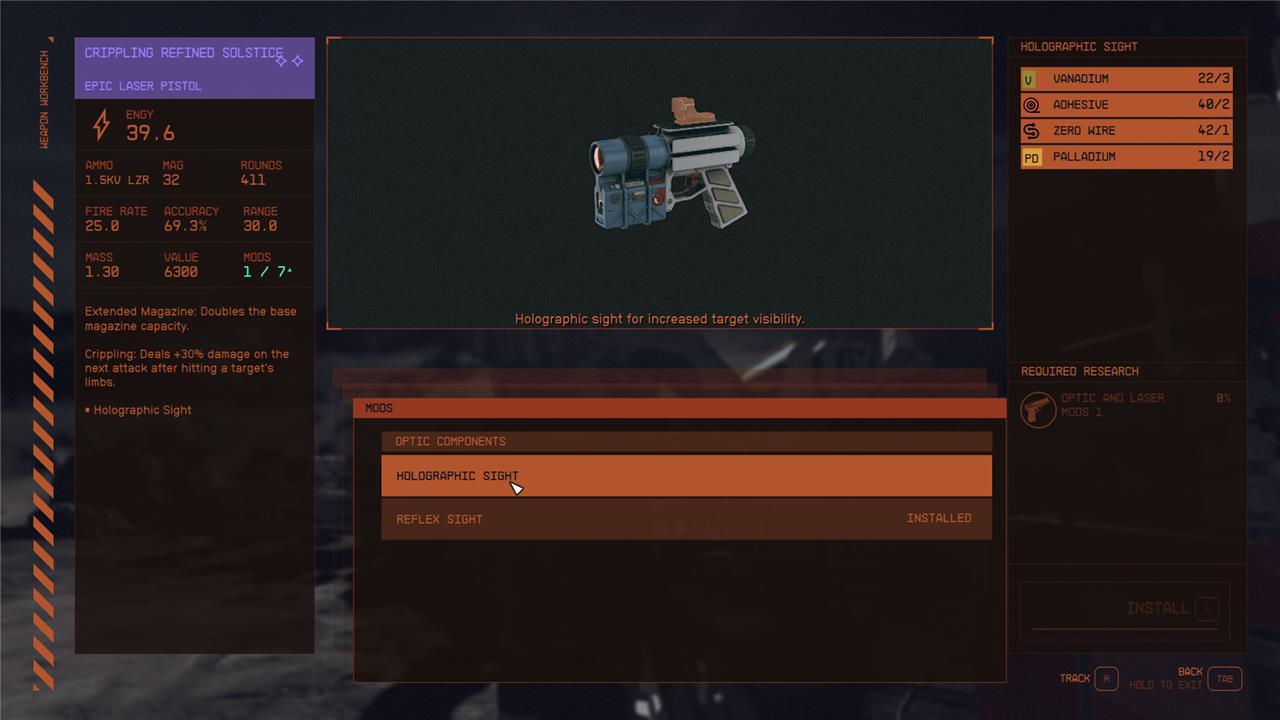
Task: Select the Vanadium resource row
Action: click(1126, 79)
